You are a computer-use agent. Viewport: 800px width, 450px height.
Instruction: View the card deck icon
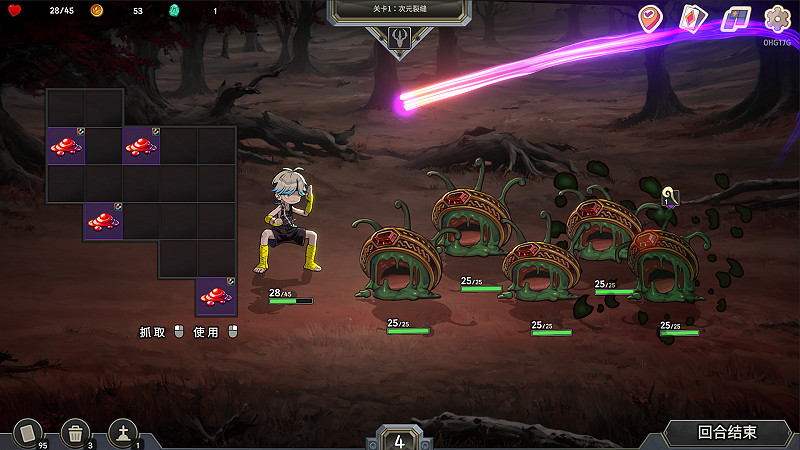pyautogui.click(x=693, y=18)
